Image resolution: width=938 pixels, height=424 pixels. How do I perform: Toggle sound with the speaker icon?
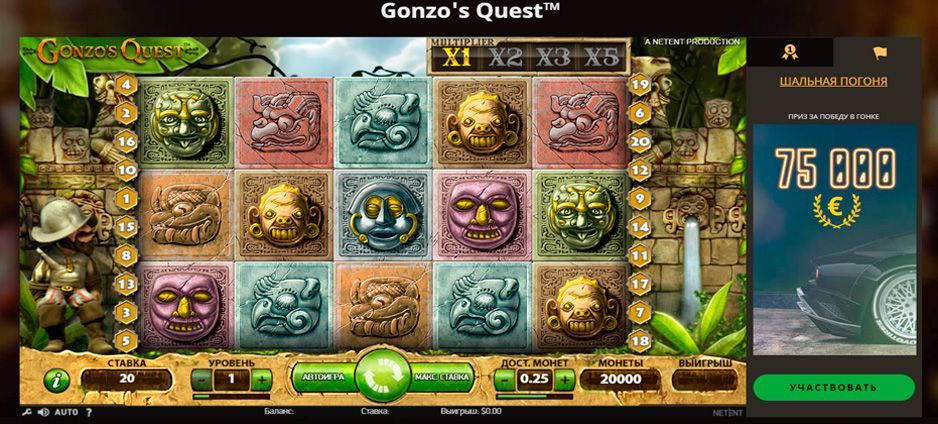[x=42, y=412]
